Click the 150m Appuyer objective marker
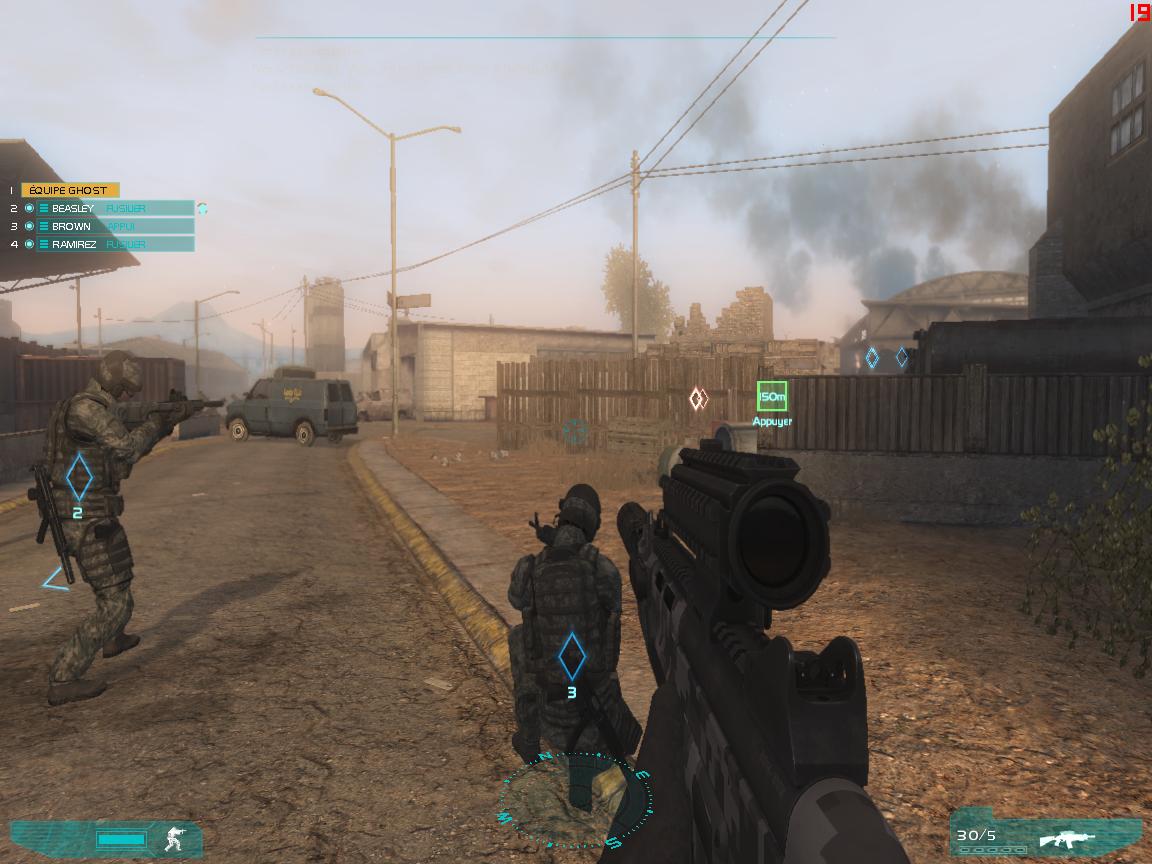The height and width of the screenshot is (864, 1152). (x=771, y=397)
